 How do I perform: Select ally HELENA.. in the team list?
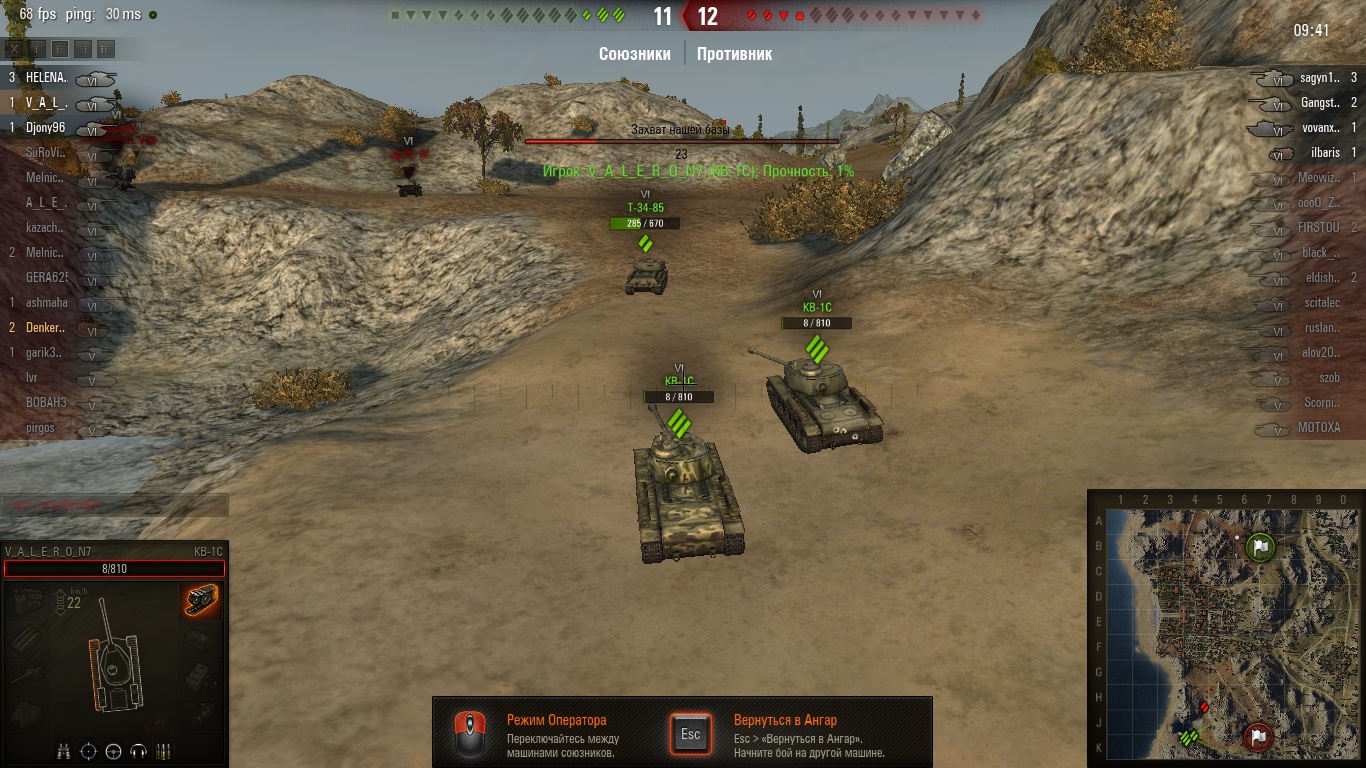pyautogui.click(x=46, y=77)
